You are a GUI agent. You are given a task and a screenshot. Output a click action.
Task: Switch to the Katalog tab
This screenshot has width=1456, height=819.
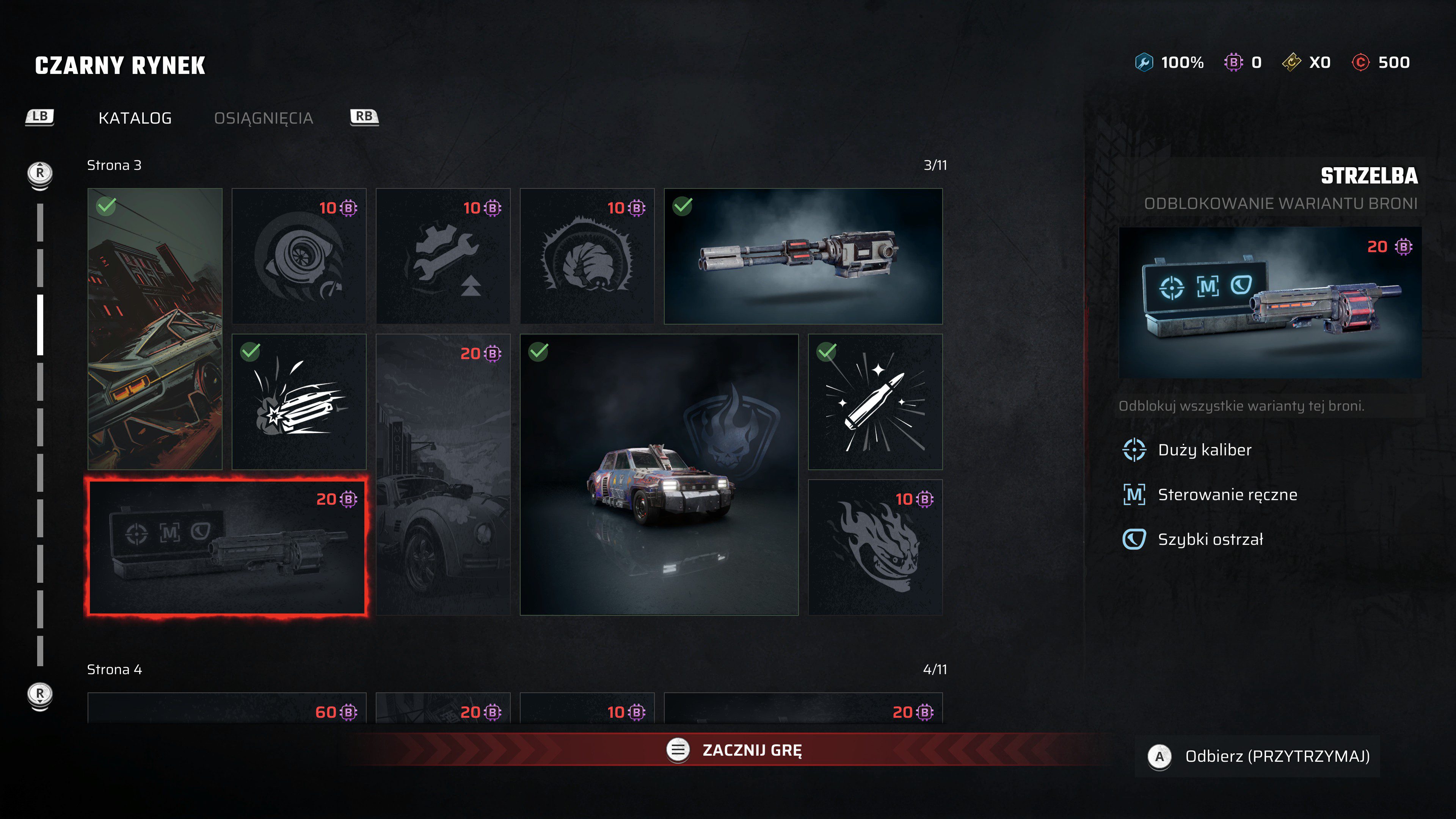click(x=135, y=118)
